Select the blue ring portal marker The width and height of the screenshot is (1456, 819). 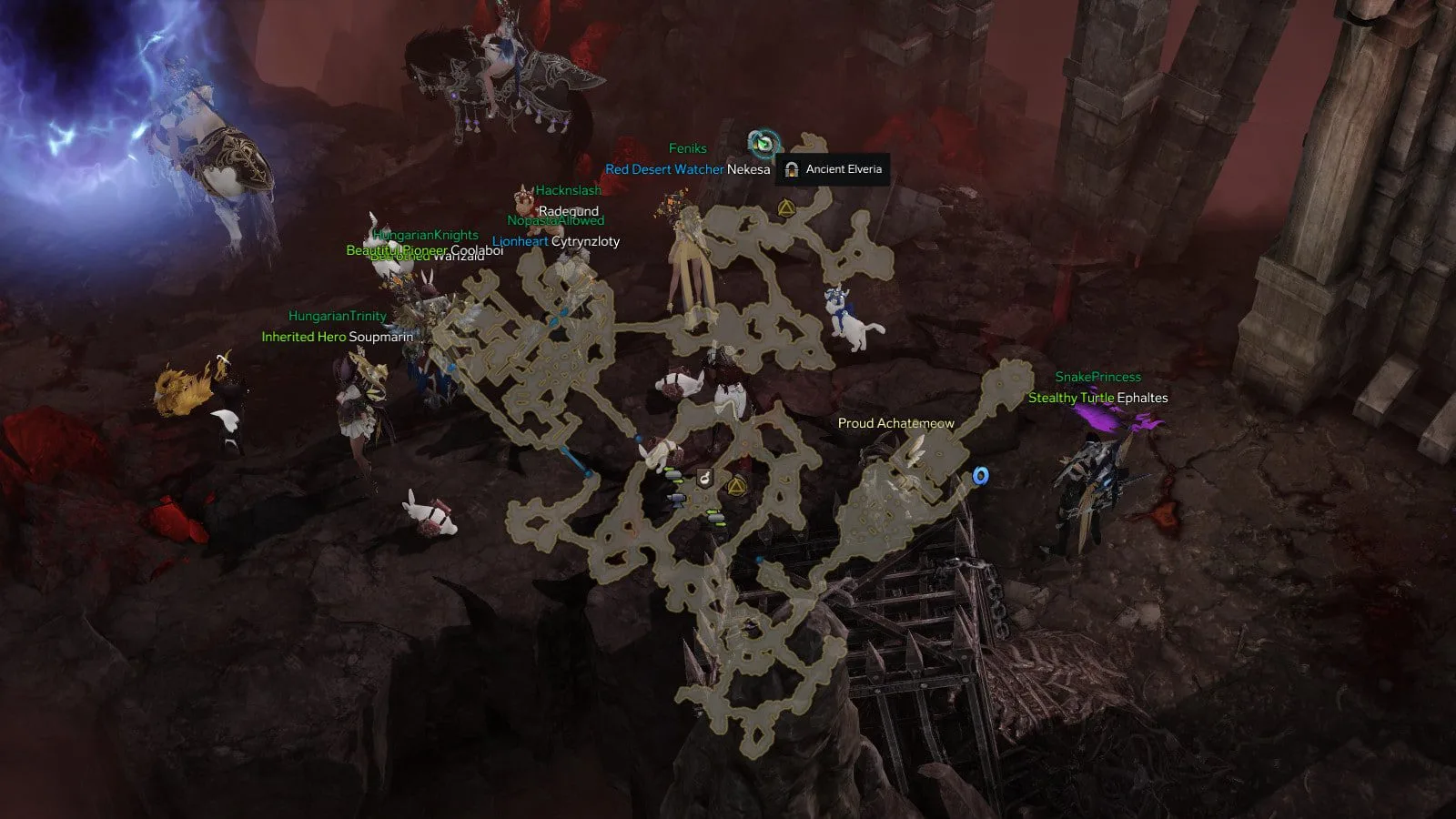point(980,476)
